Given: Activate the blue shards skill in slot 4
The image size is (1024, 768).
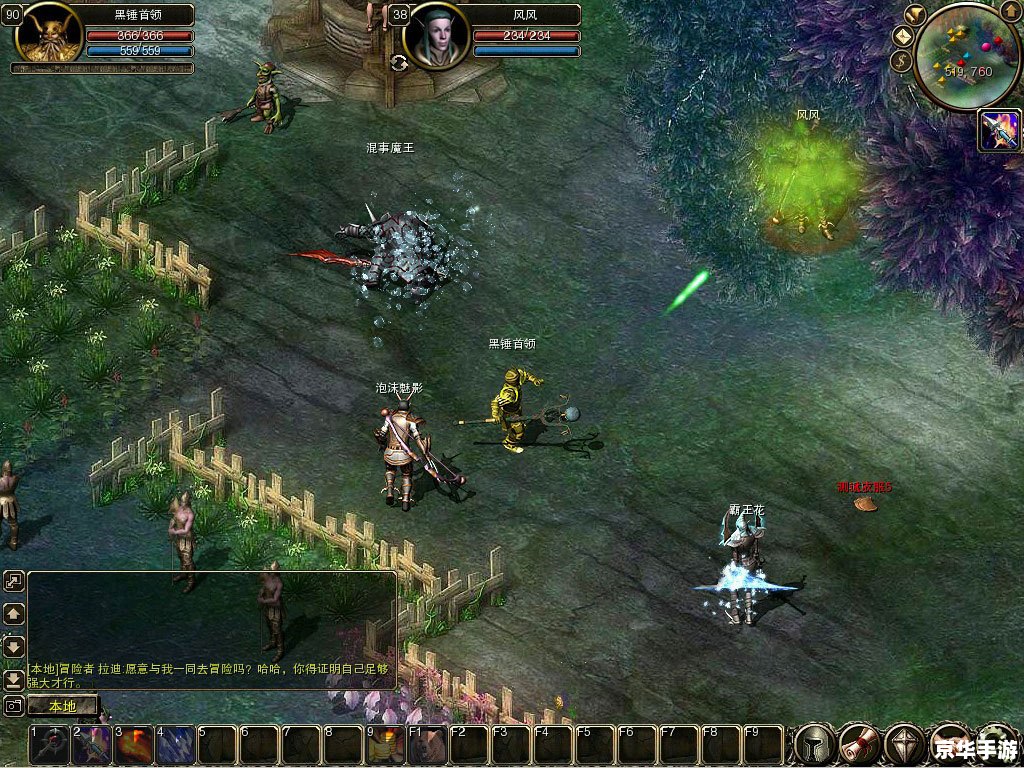Looking at the screenshot, I should tap(176, 745).
